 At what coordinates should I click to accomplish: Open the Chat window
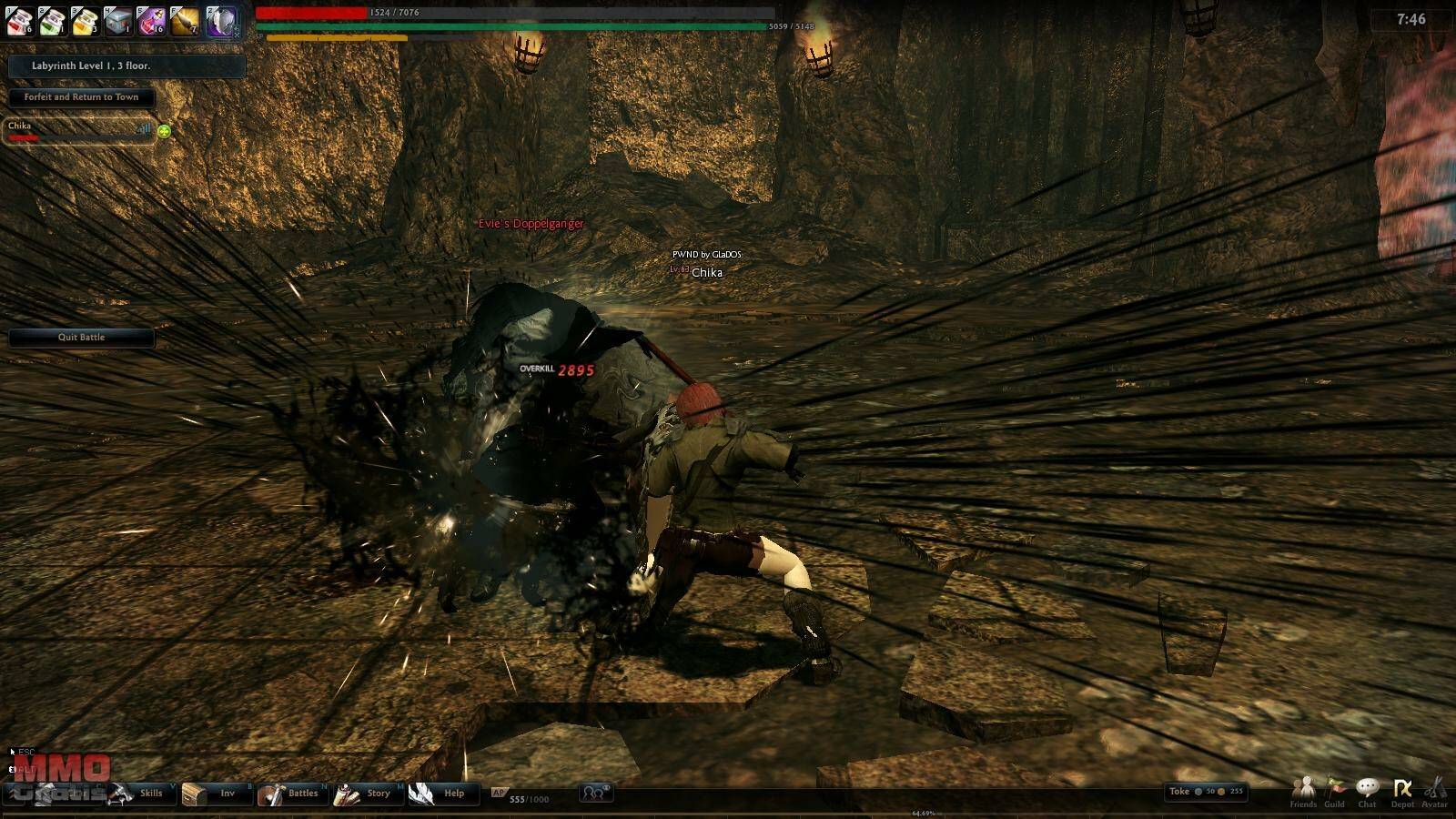coord(1367,792)
